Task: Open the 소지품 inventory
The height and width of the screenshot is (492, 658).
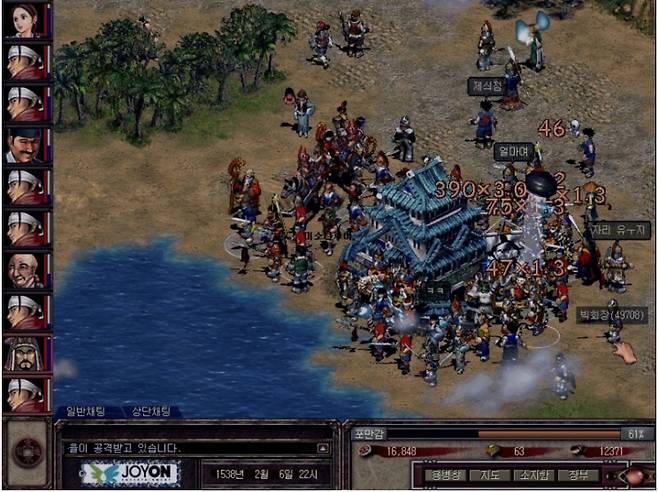Action: coord(535,474)
